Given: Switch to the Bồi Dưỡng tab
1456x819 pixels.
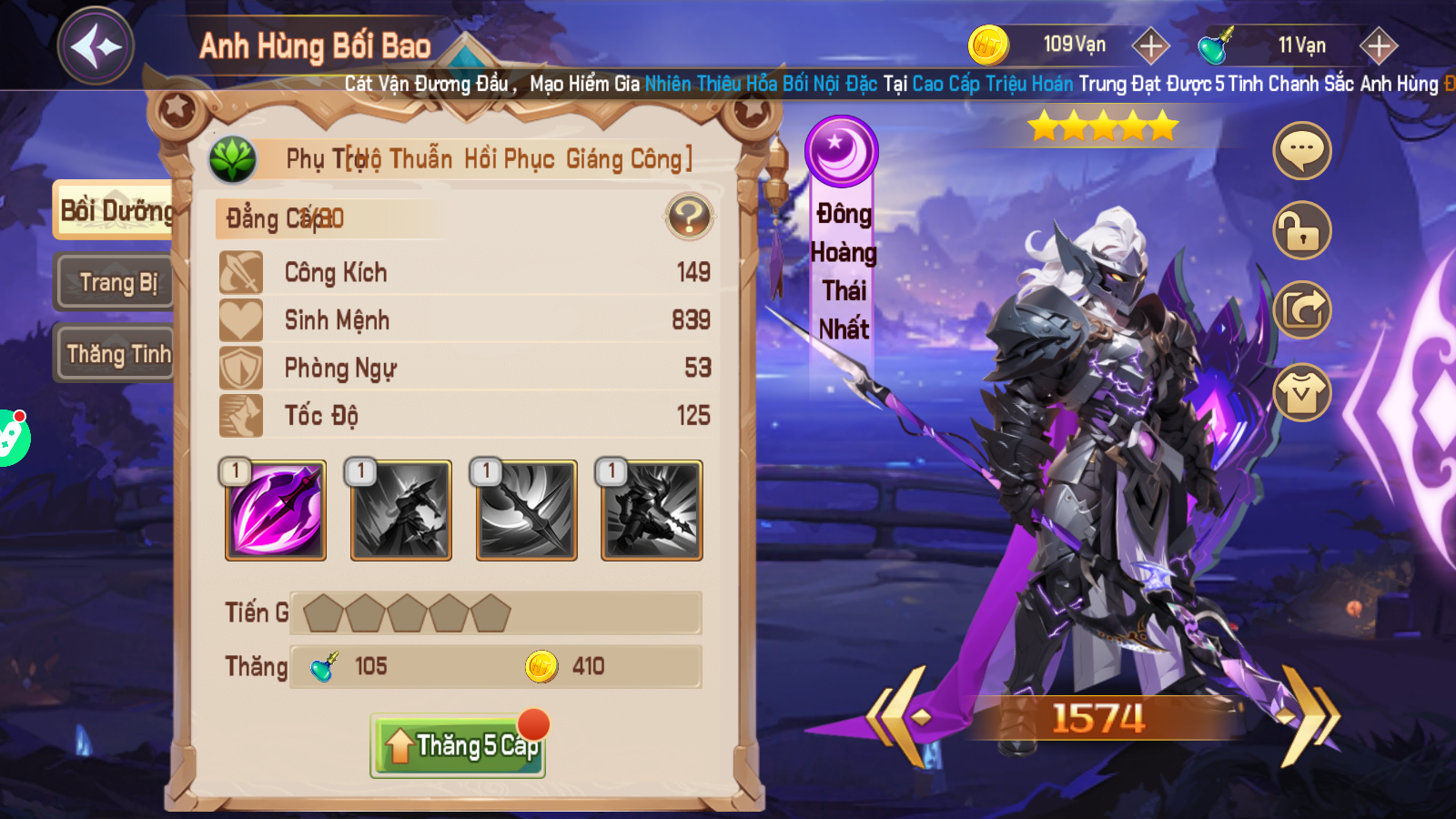Looking at the screenshot, I should point(114,211).
